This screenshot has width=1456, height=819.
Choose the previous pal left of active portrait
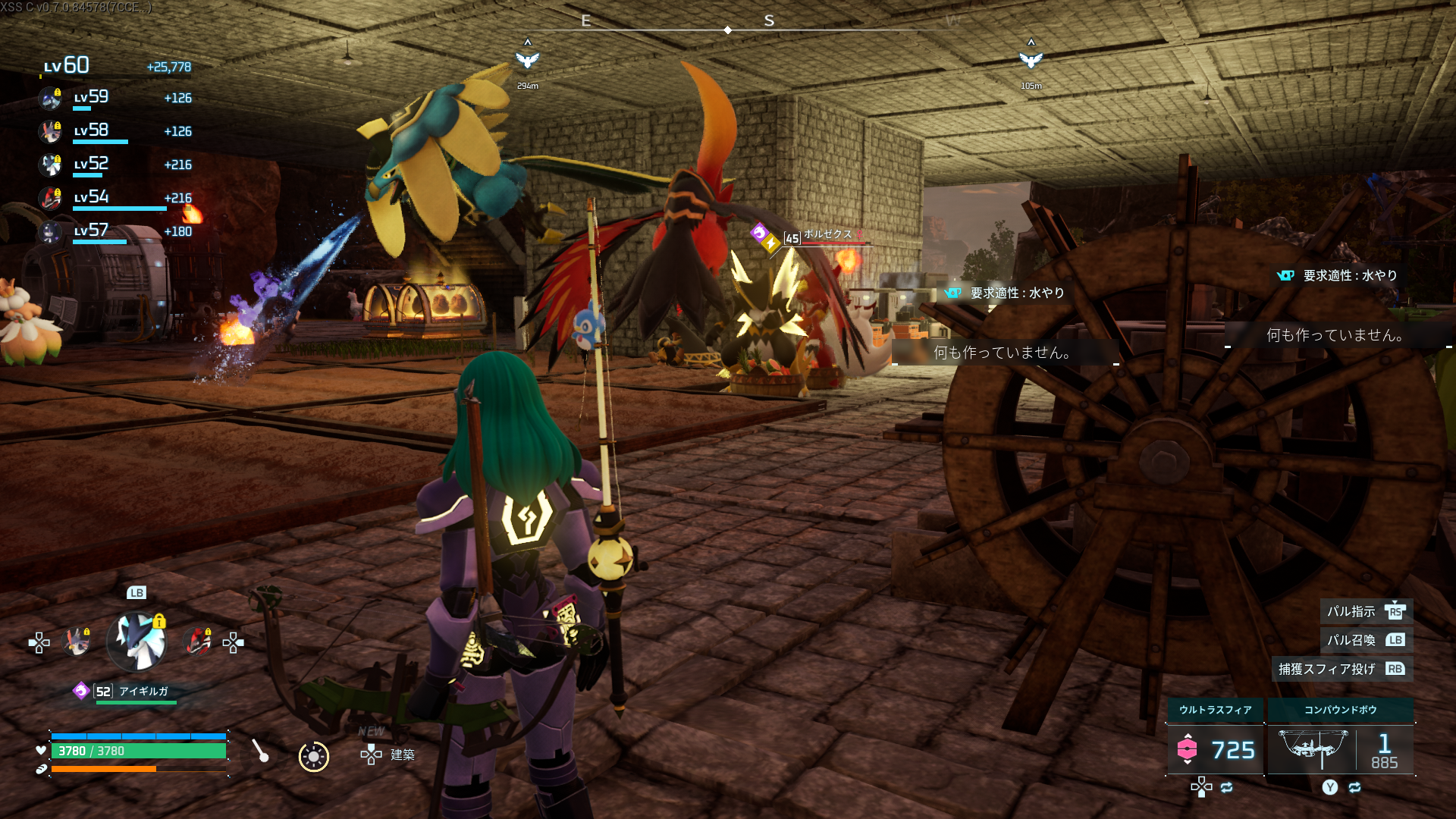click(x=77, y=642)
